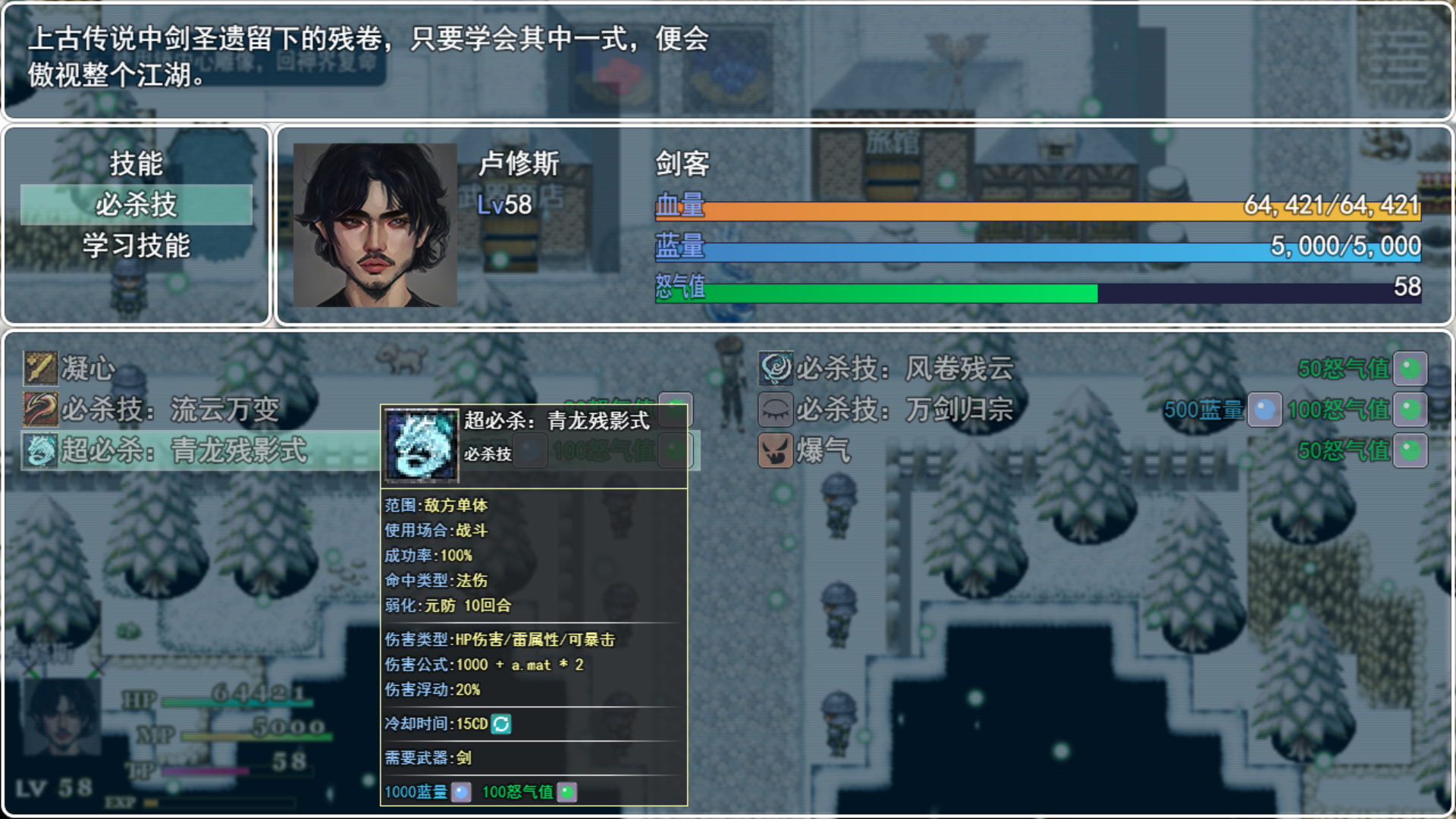Open the 必杀技 menu entry
1456x819 pixels.
[136, 205]
